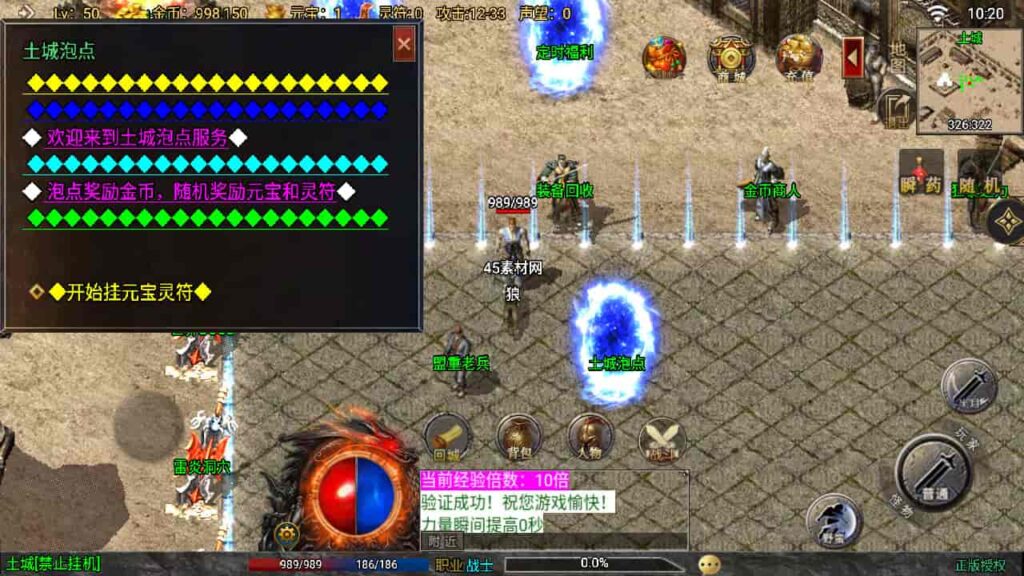Activate the 野蛮 charge skill
The height and width of the screenshot is (576, 1024).
click(832, 520)
